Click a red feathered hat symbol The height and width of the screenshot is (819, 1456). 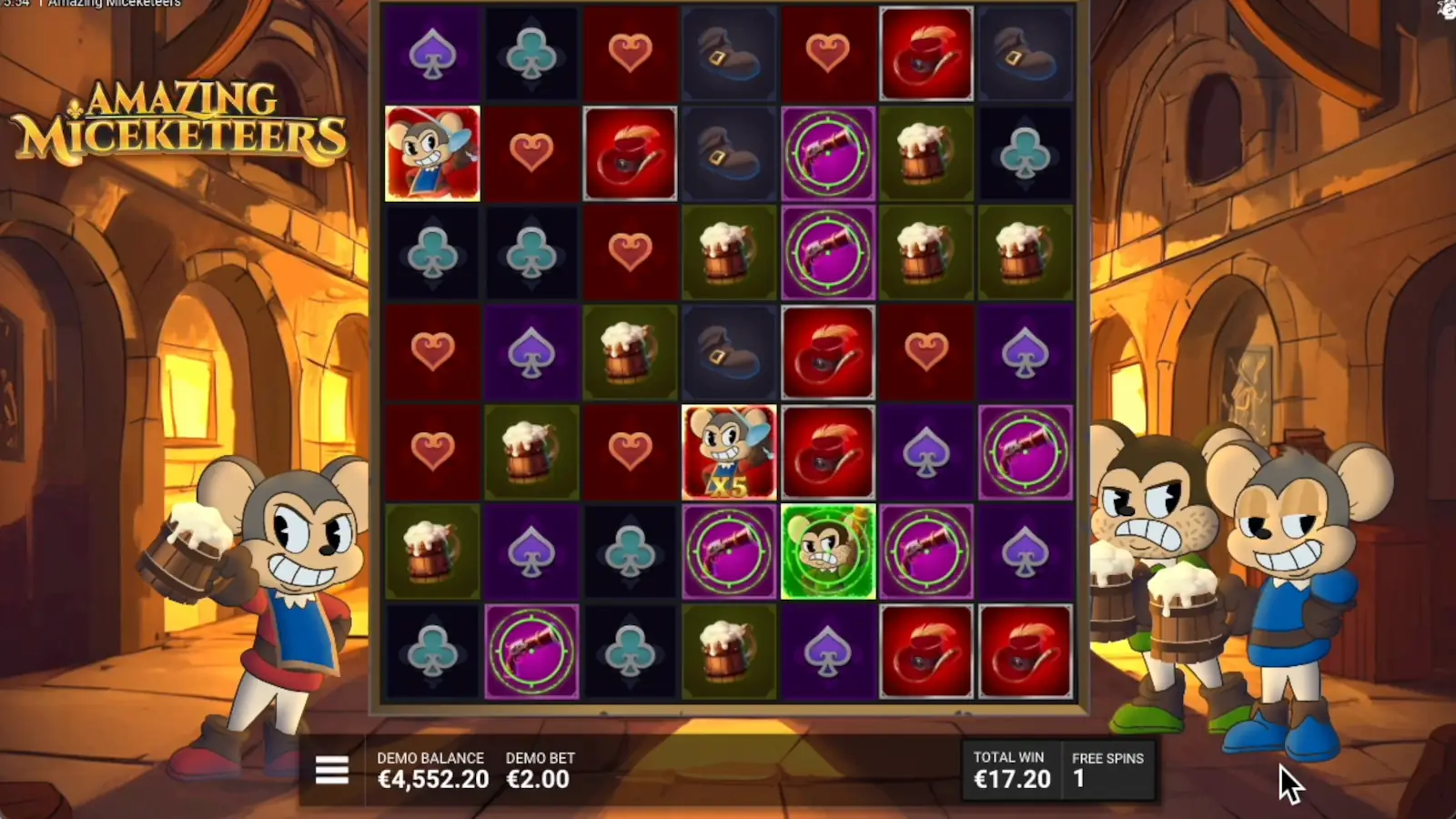(926, 51)
